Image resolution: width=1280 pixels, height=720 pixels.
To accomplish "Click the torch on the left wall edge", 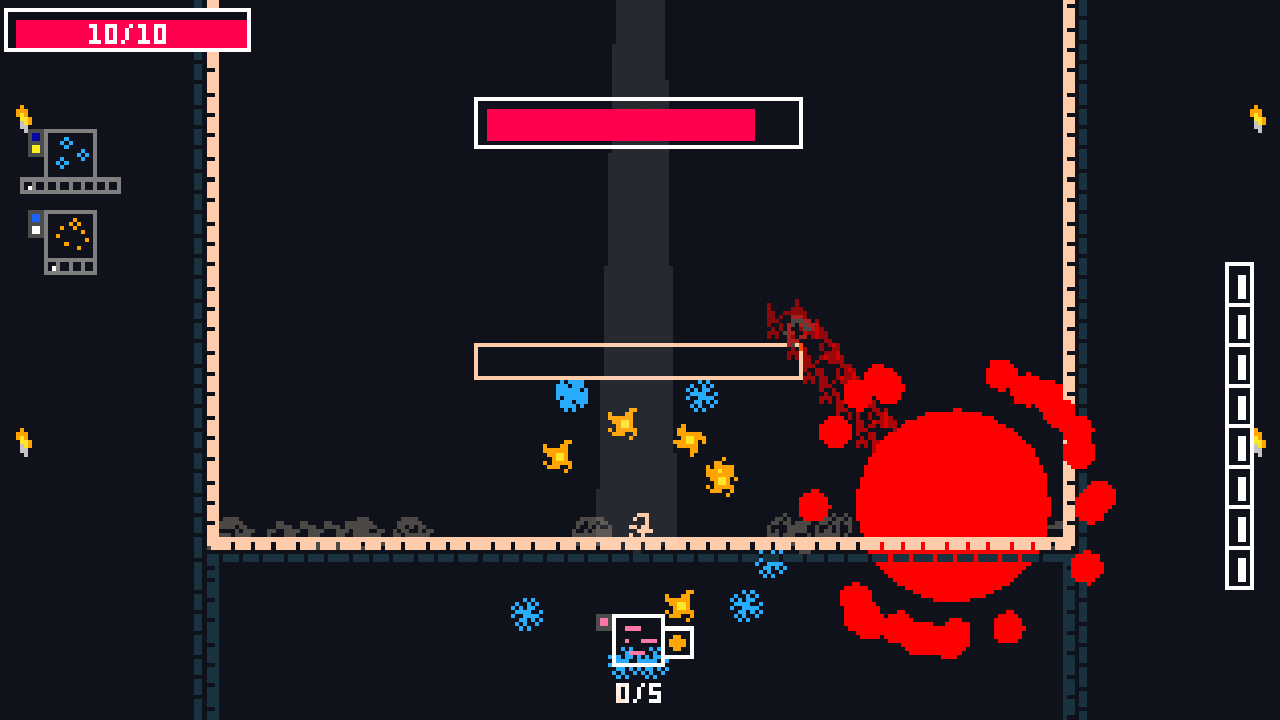I will [x=23, y=440].
